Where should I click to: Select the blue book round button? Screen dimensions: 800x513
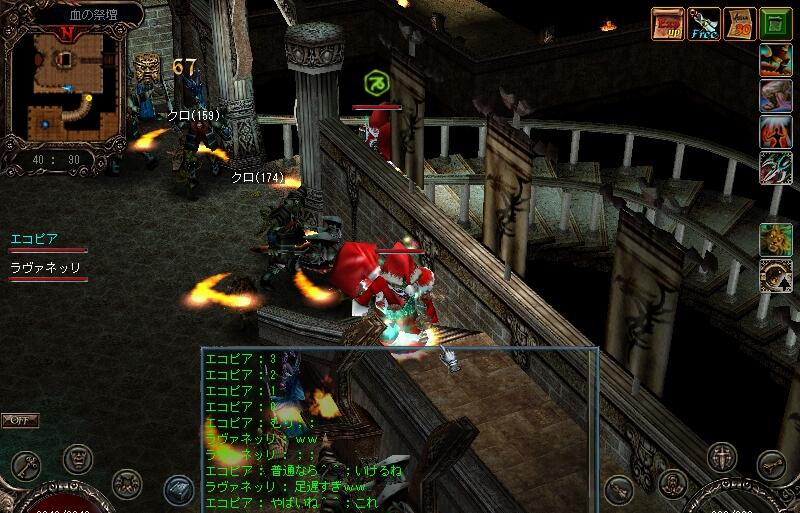click(x=179, y=490)
